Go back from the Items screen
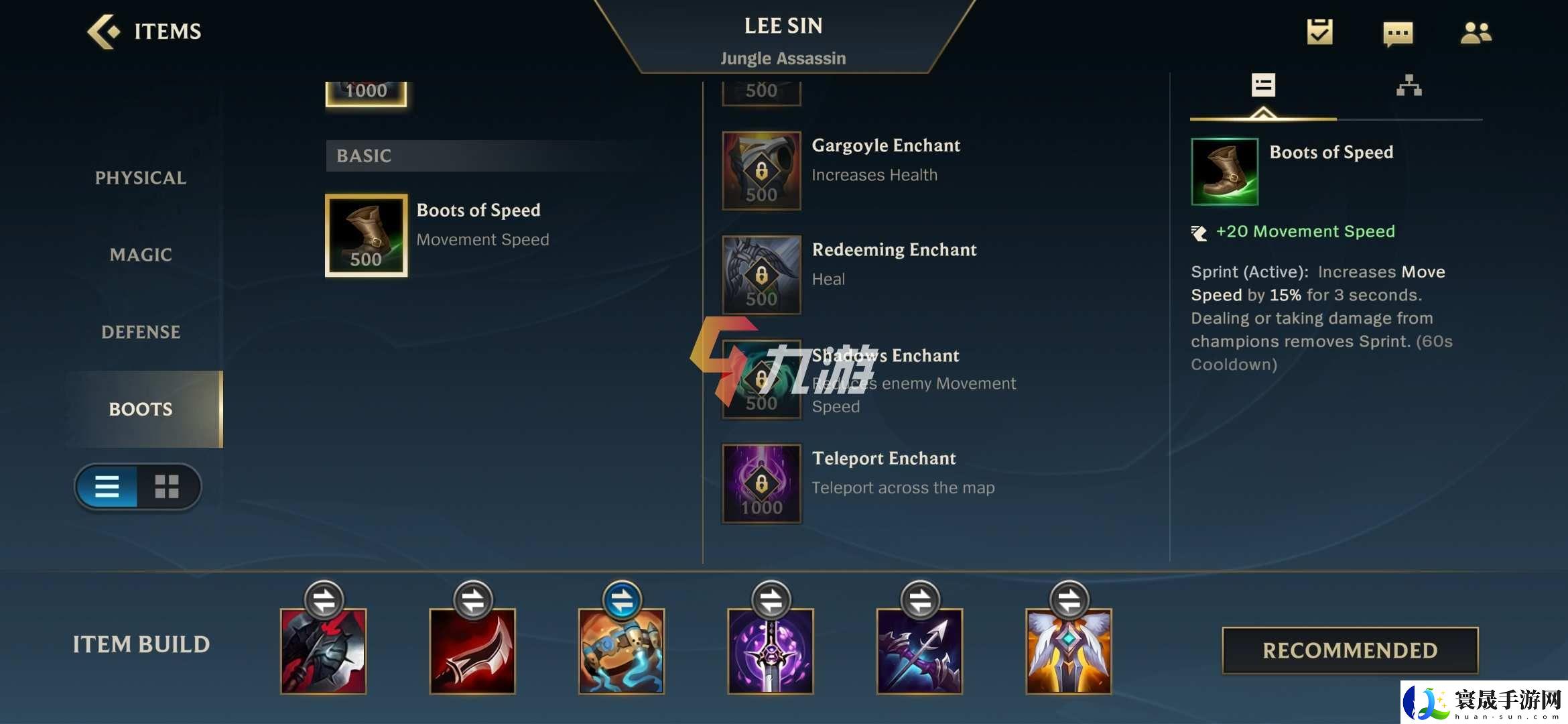 coord(104,32)
